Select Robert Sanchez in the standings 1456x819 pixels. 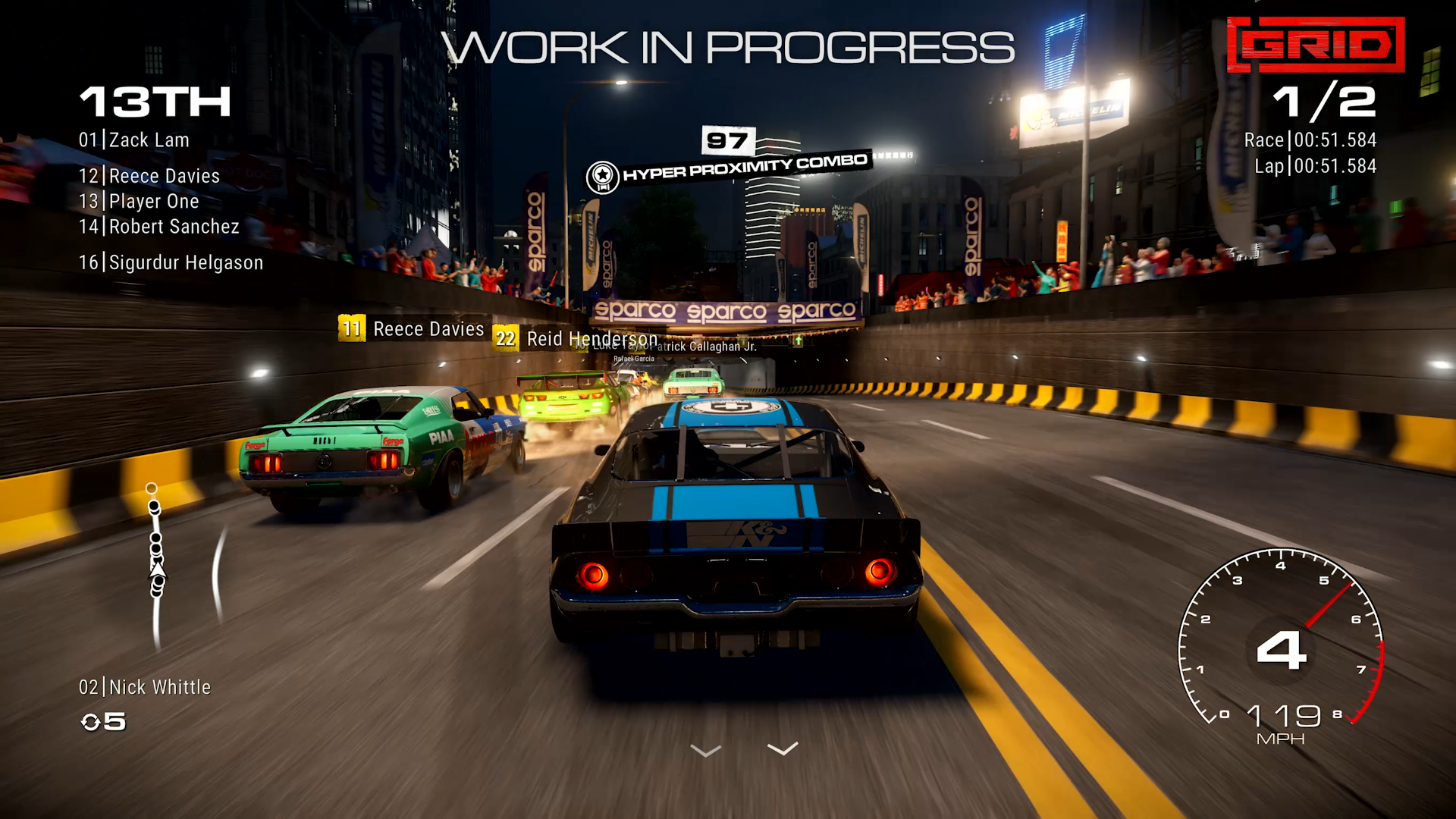(159, 227)
